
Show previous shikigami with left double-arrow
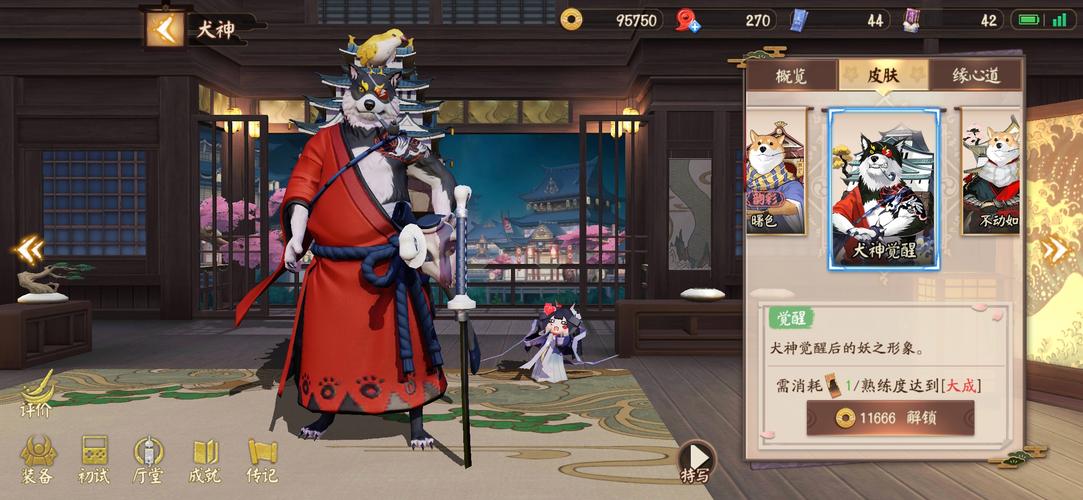[x=28, y=249]
